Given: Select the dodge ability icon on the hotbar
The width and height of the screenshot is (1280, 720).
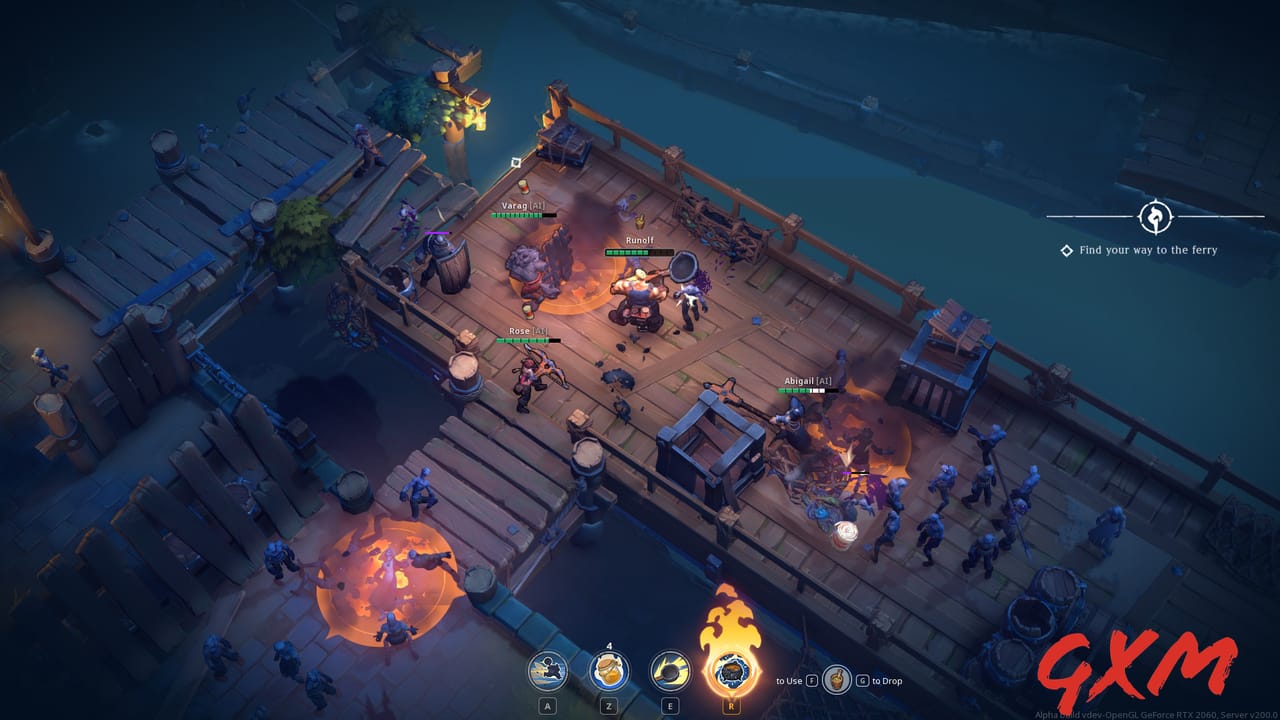Looking at the screenshot, I should [548, 671].
